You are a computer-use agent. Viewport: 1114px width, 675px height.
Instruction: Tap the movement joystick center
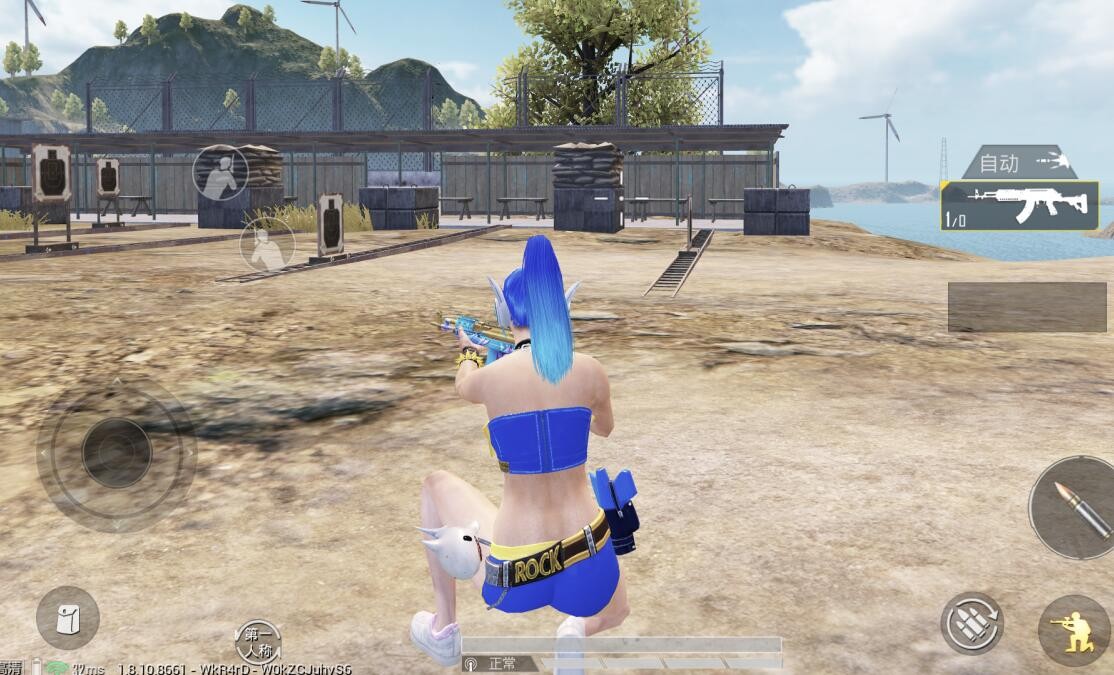coord(117,453)
